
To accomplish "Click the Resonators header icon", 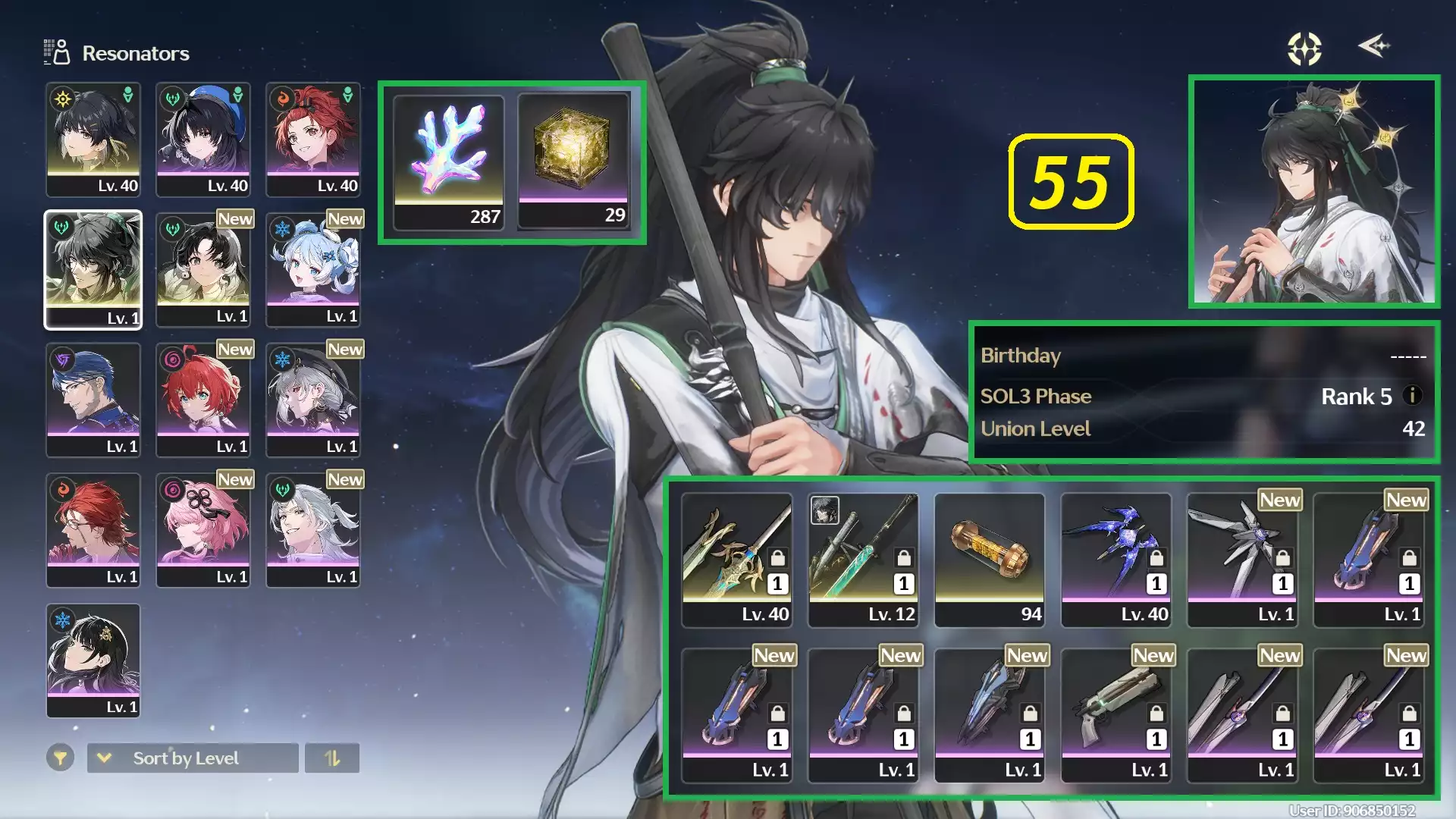I will [54, 52].
